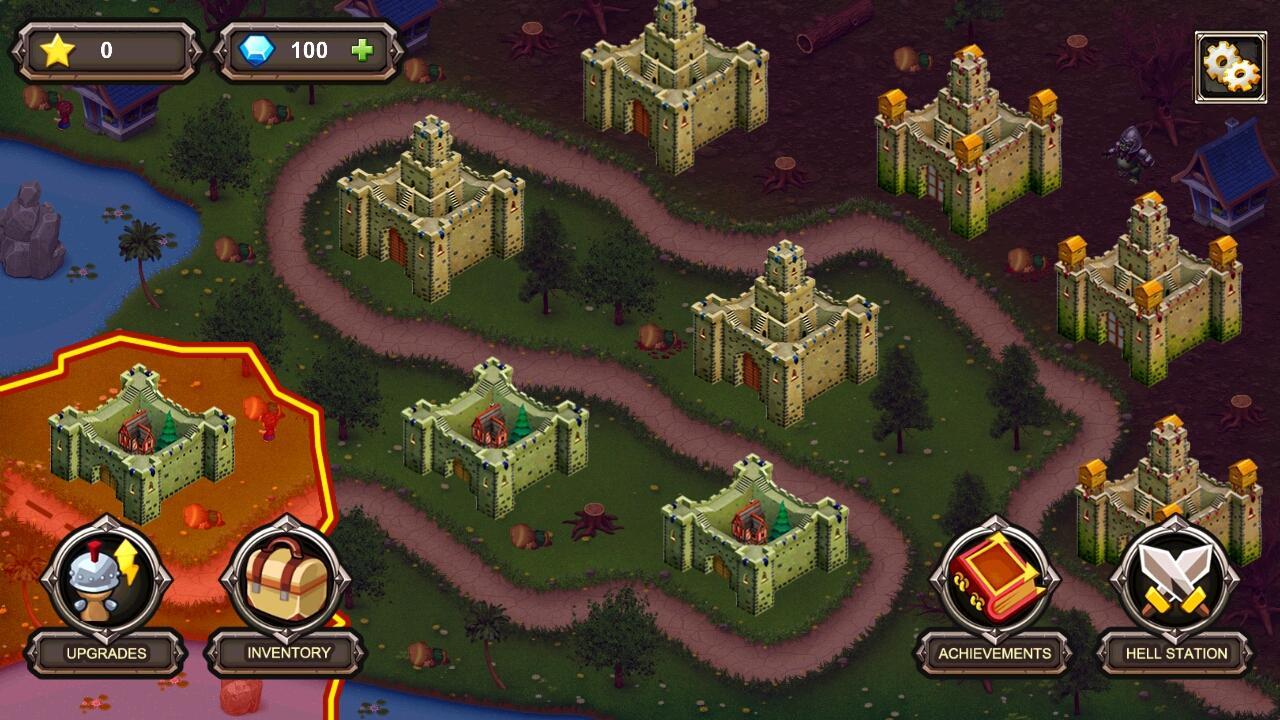Click the gem counter showing 100
Image resolution: width=1280 pixels, height=720 pixels.
click(x=310, y=49)
